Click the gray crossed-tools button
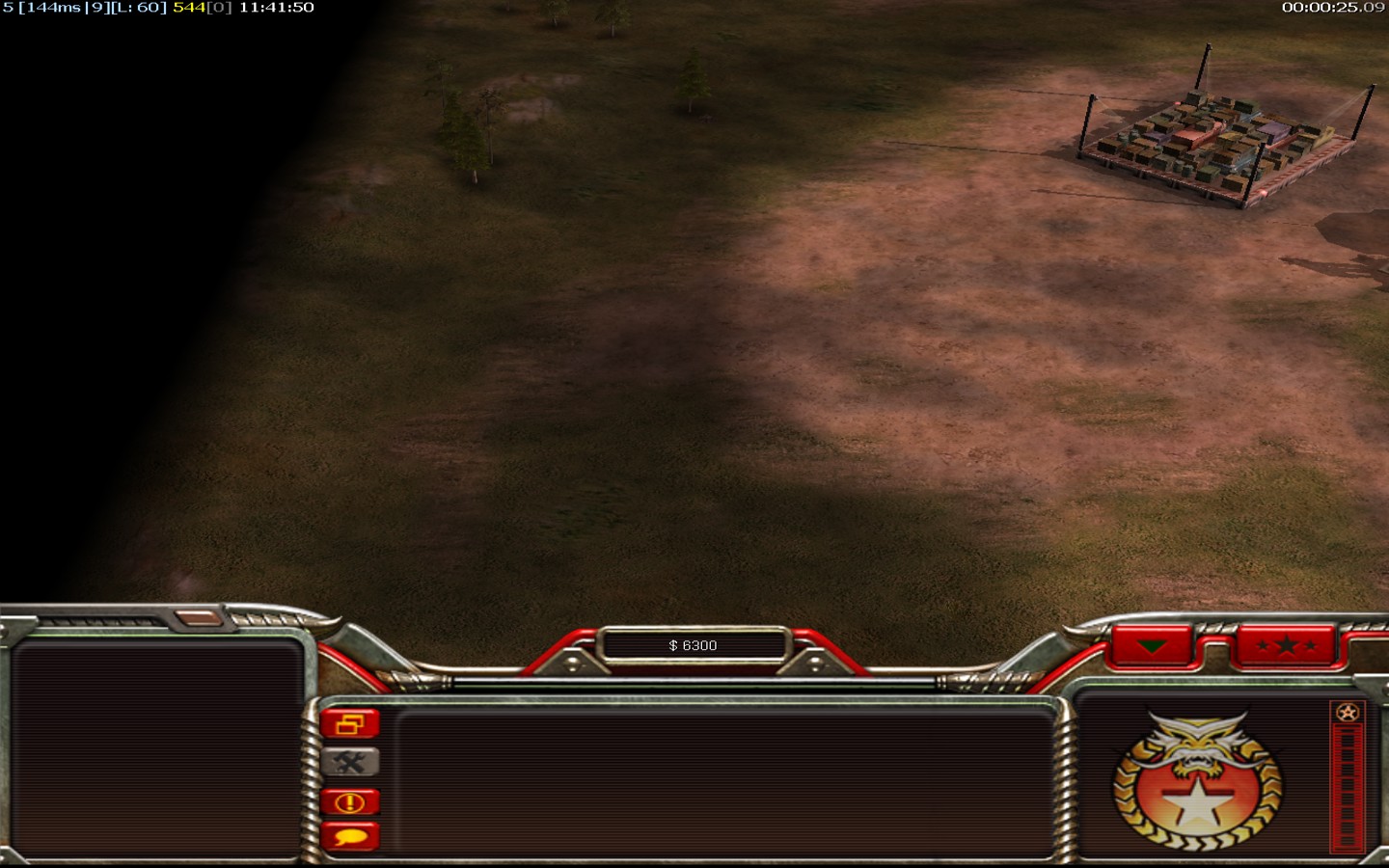The image size is (1389, 868). coord(350,763)
